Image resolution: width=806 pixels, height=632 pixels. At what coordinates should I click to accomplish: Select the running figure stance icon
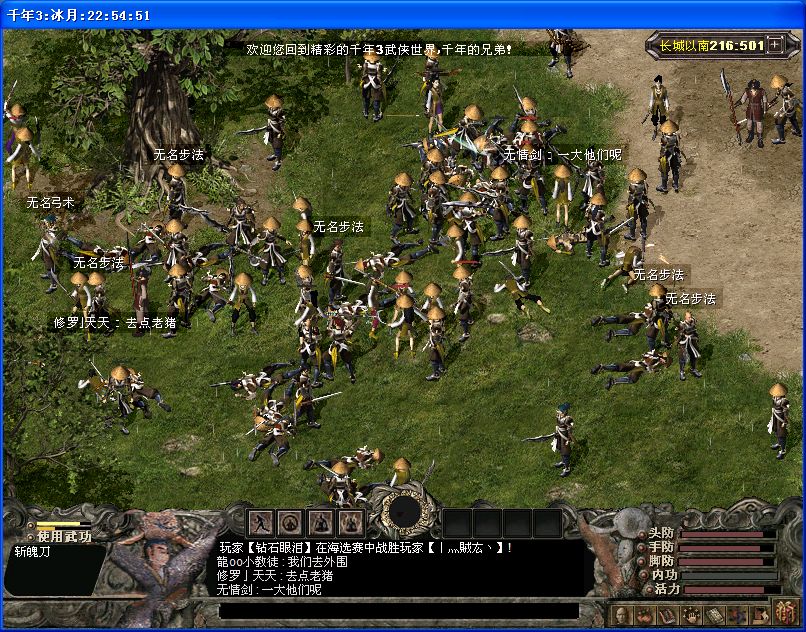click(261, 522)
